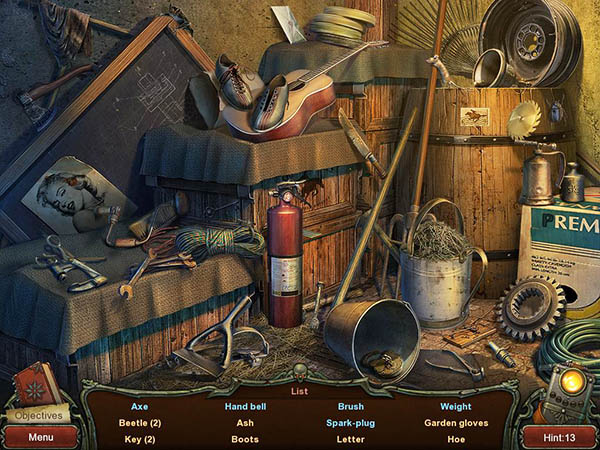This screenshot has width=600, height=450.
Task: Select Boots in the item list
Action: click(245, 439)
